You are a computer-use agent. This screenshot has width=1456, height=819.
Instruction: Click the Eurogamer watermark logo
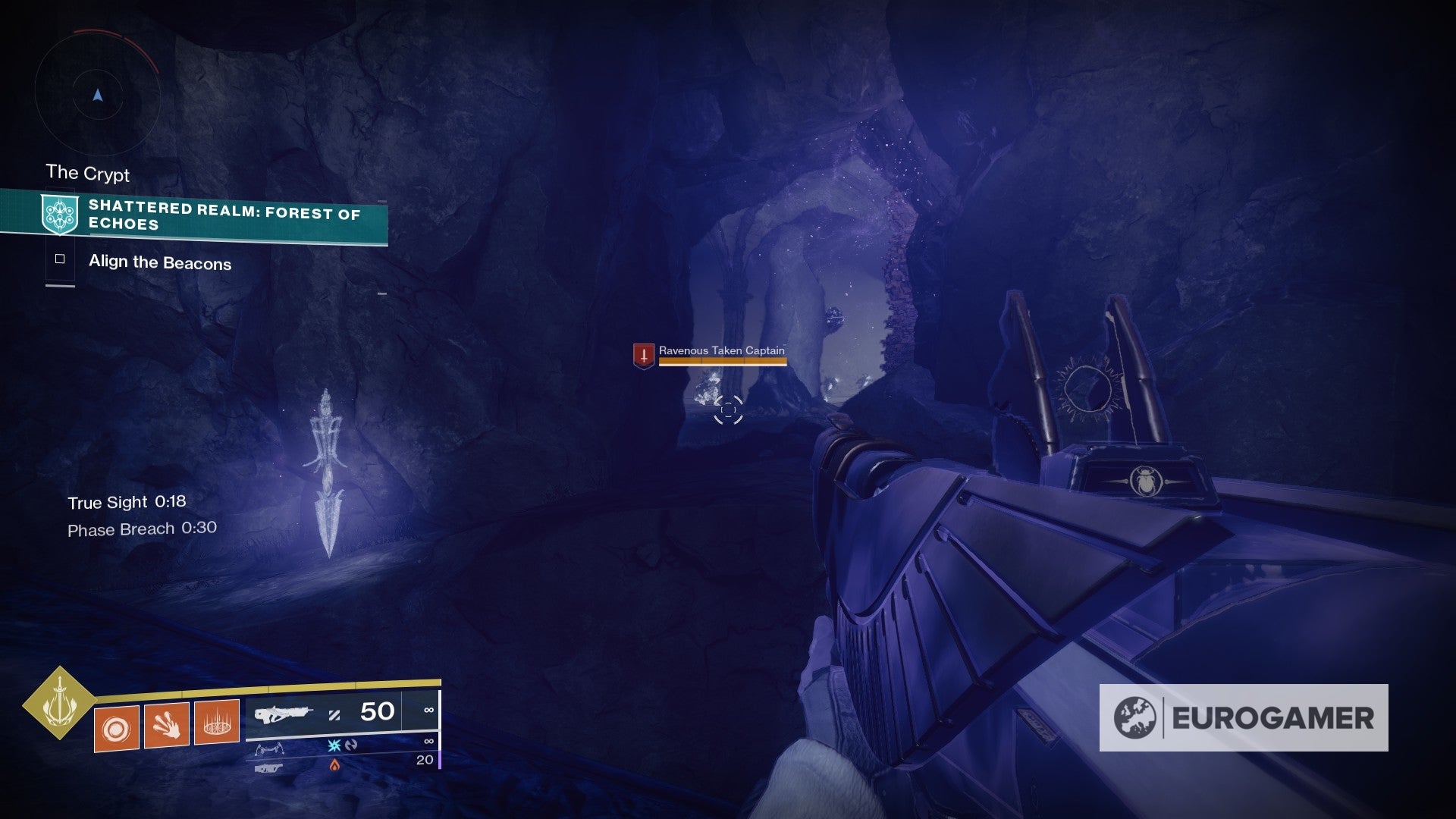point(1244,717)
